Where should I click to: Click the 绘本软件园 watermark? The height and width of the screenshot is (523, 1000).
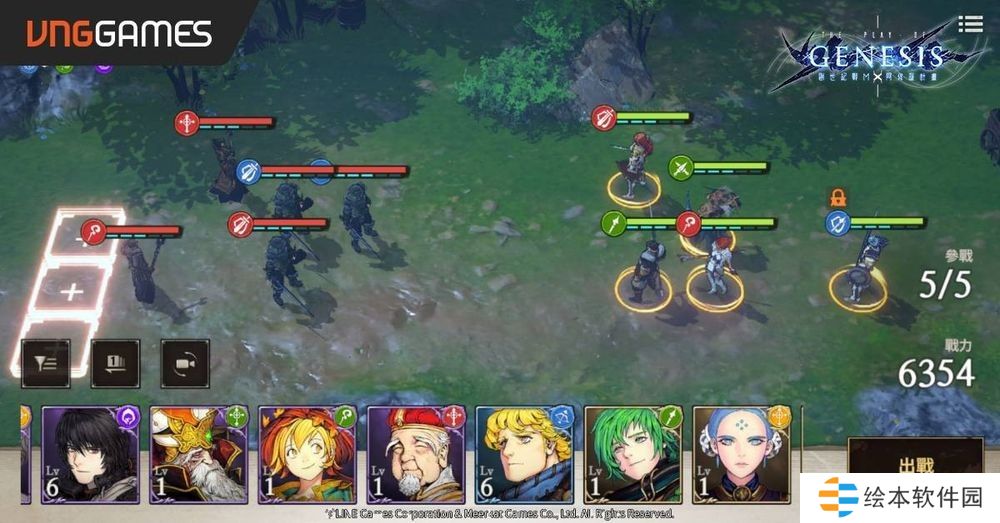pos(900,497)
